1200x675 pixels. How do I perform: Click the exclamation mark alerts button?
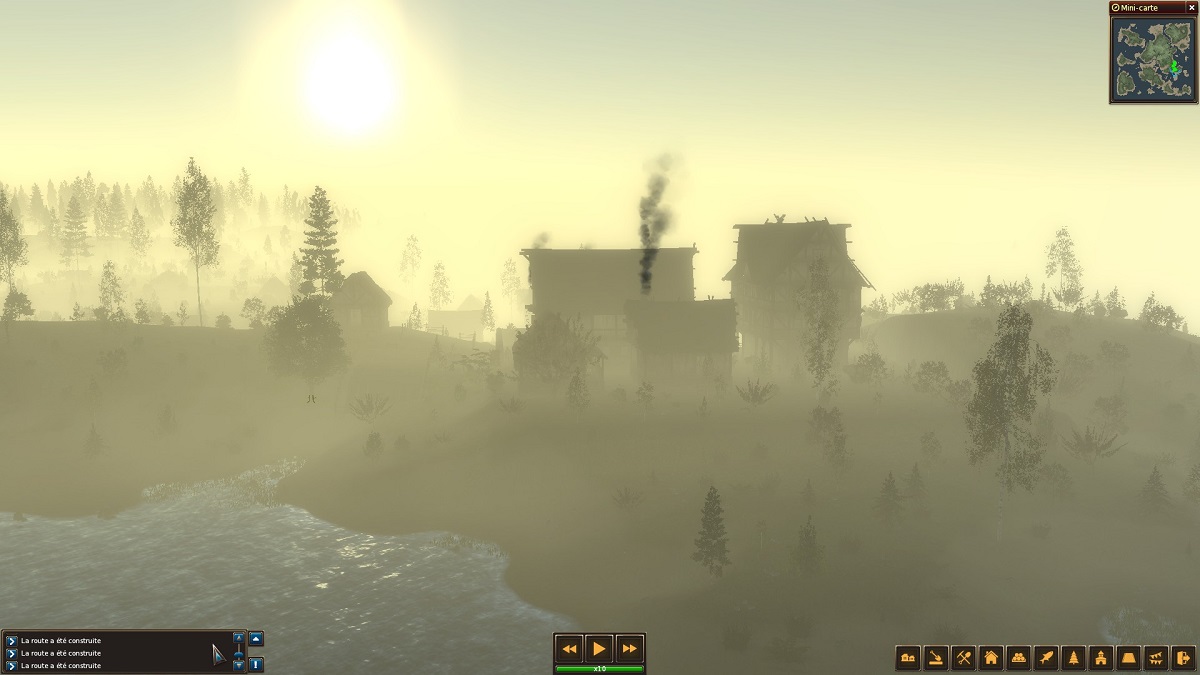pos(256,663)
